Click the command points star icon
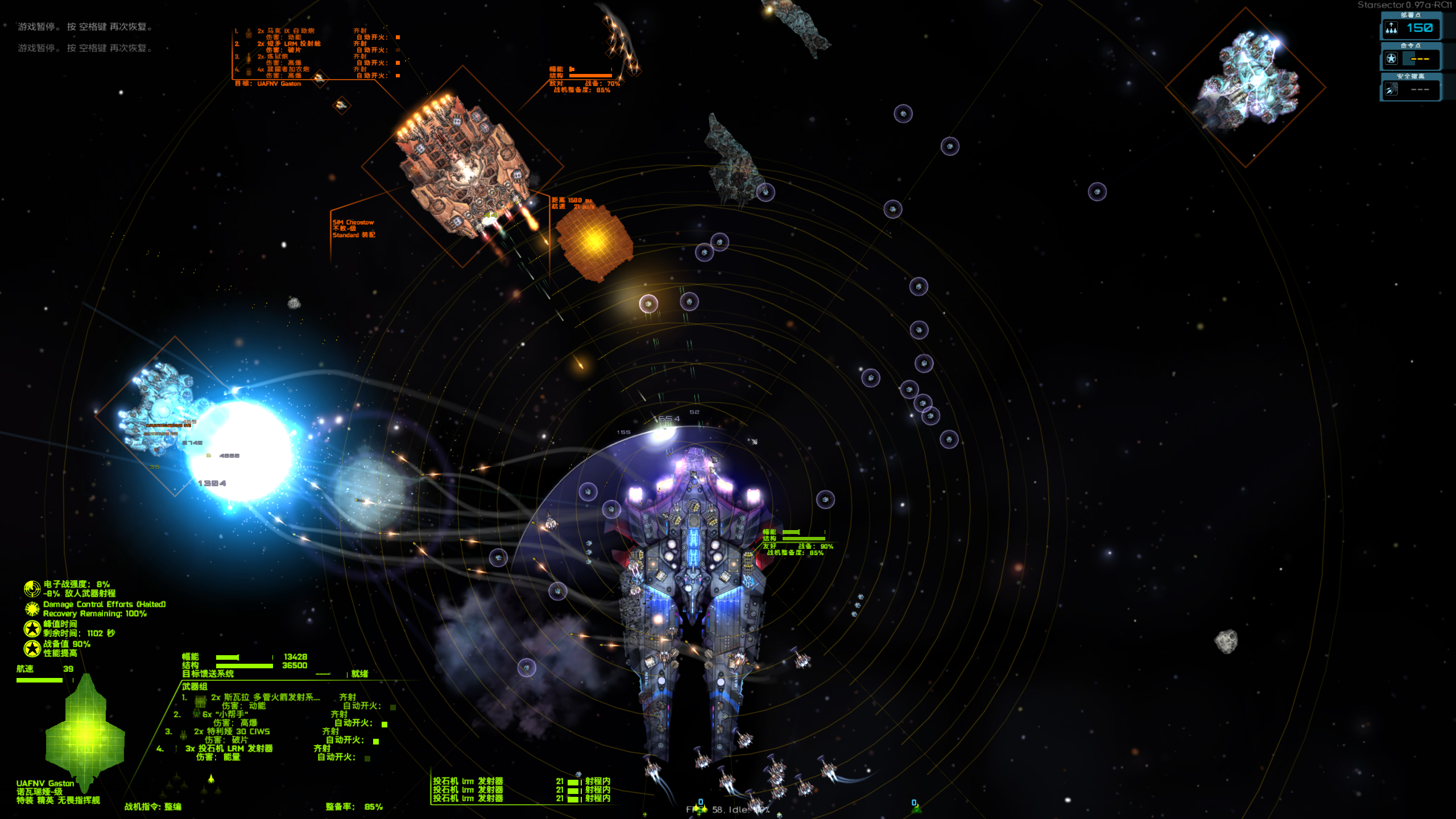Screen dimensions: 1456x819 1391,59
